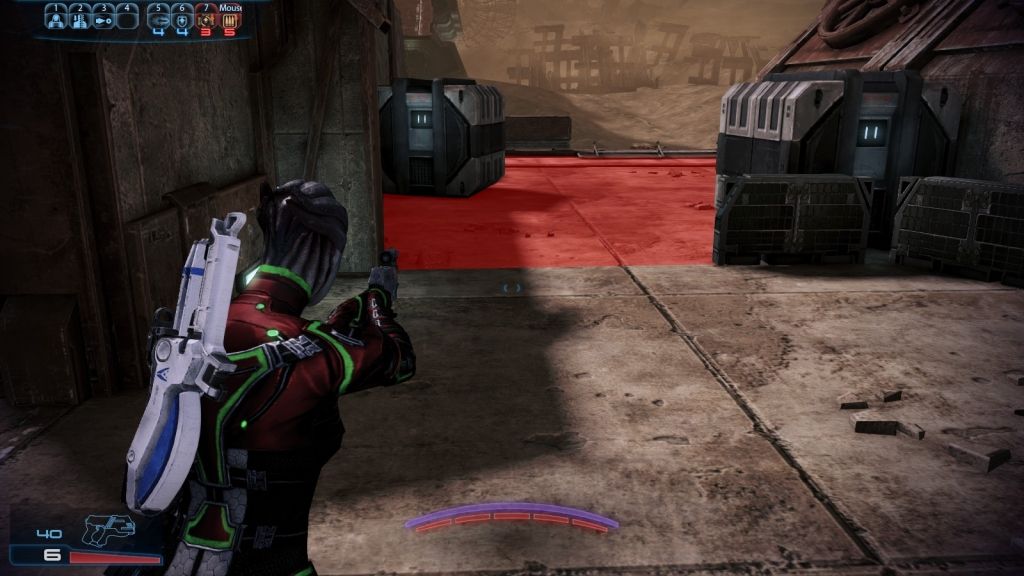Image resolution: width=1024 pixels, height=576 pixels.
Task: Fire the missile consumable in slot 5
Action: 159,18
